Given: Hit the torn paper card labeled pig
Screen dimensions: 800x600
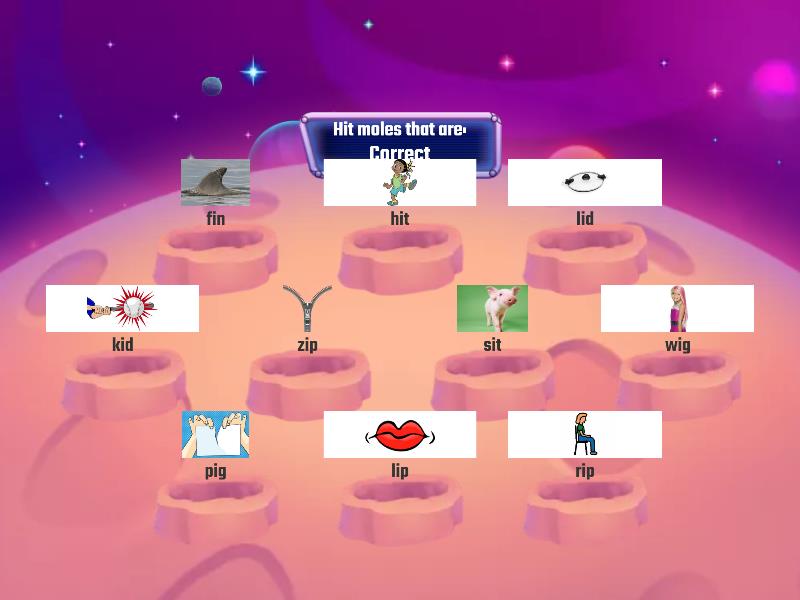Looking at the screenshot, I should click(215, 434).
